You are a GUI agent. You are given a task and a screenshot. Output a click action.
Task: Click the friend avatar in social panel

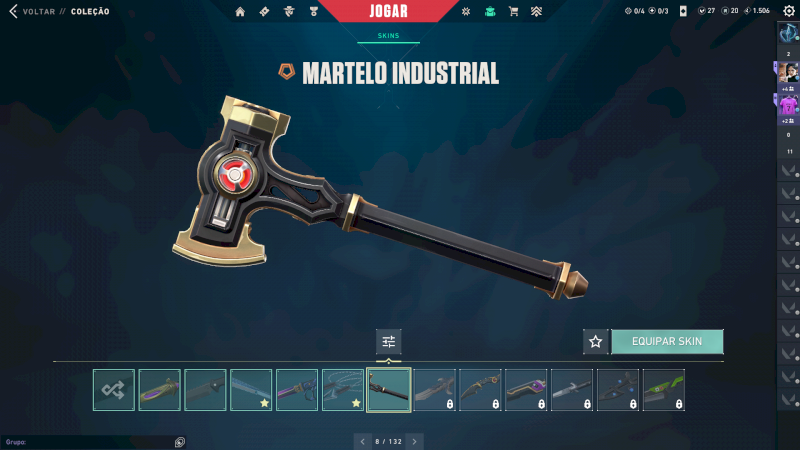(788, 72)
